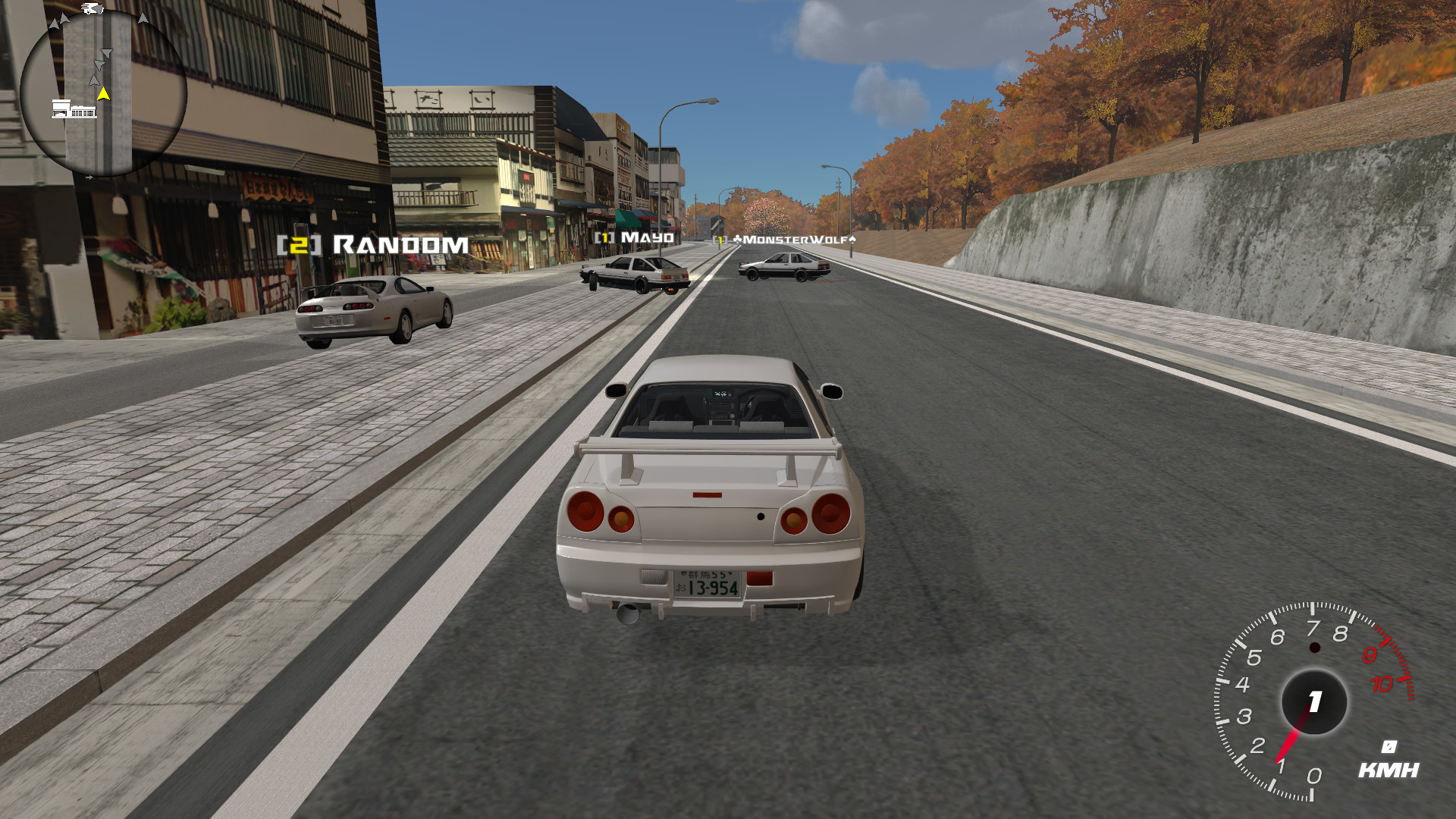This screenshot has height=819, width=1456.
Task: Select the delivery truck icon above the minimap
Action: coord(90,8)
